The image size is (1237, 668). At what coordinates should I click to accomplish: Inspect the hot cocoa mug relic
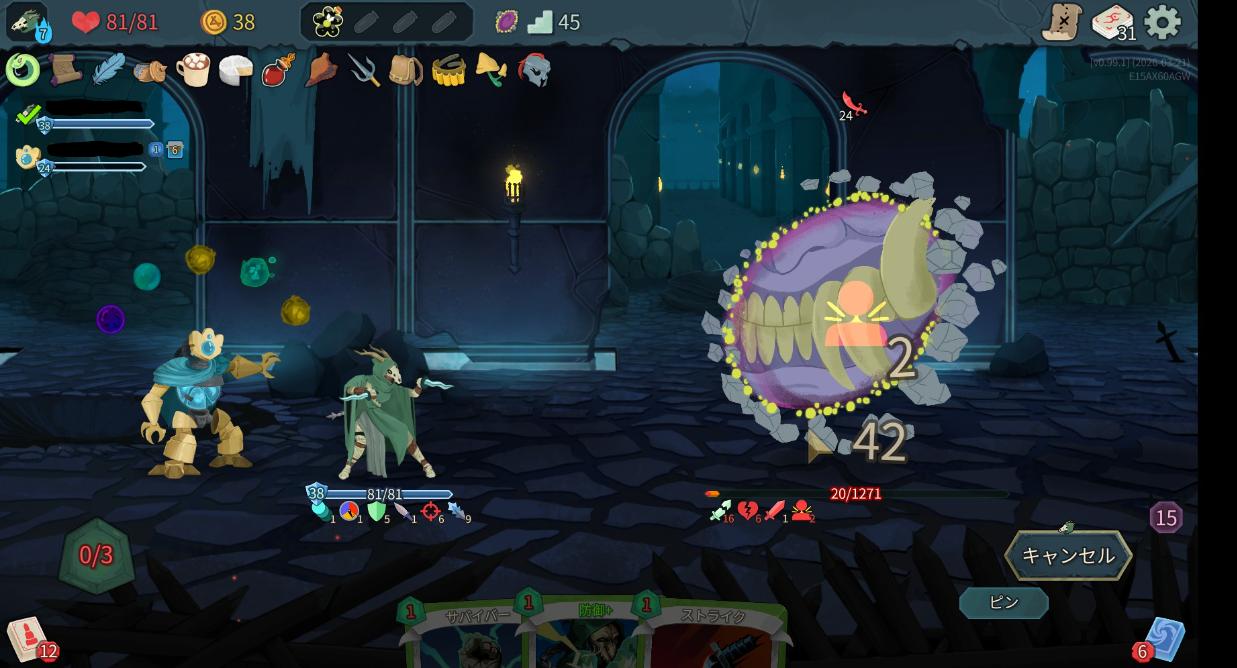point(193,70)
